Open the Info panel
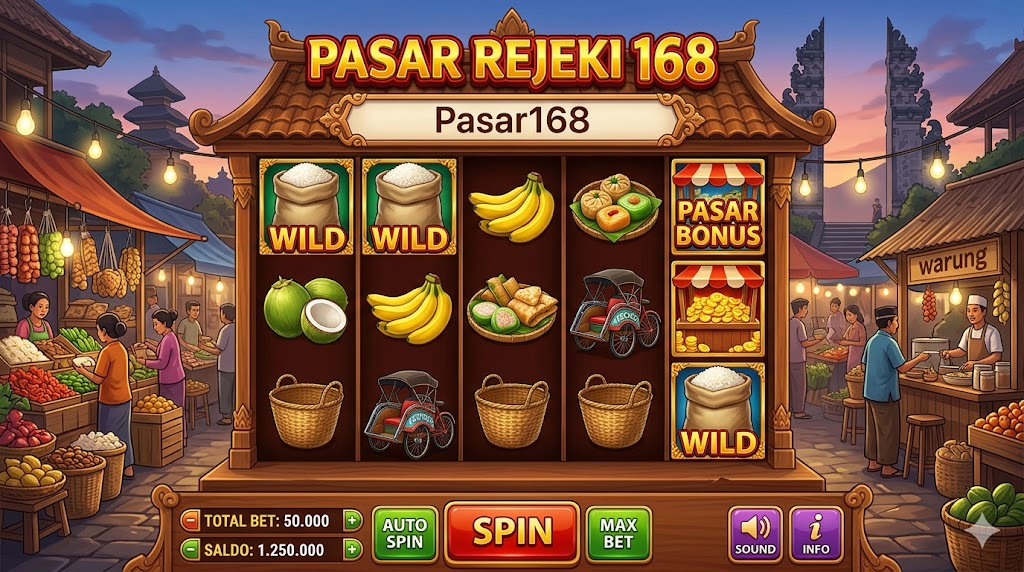Screen dimensions: 1024x572 point(816,533)
